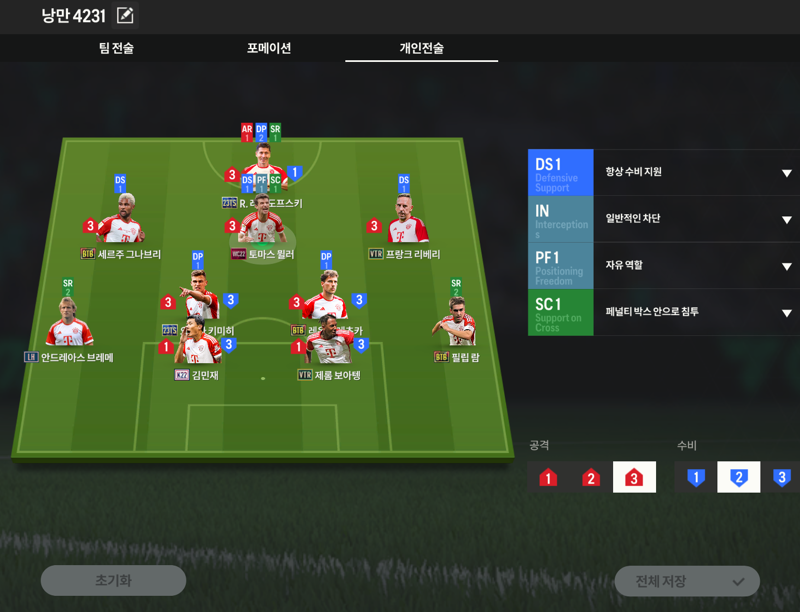Switch to the 팀 전술 tab

(x=116, y=48)
